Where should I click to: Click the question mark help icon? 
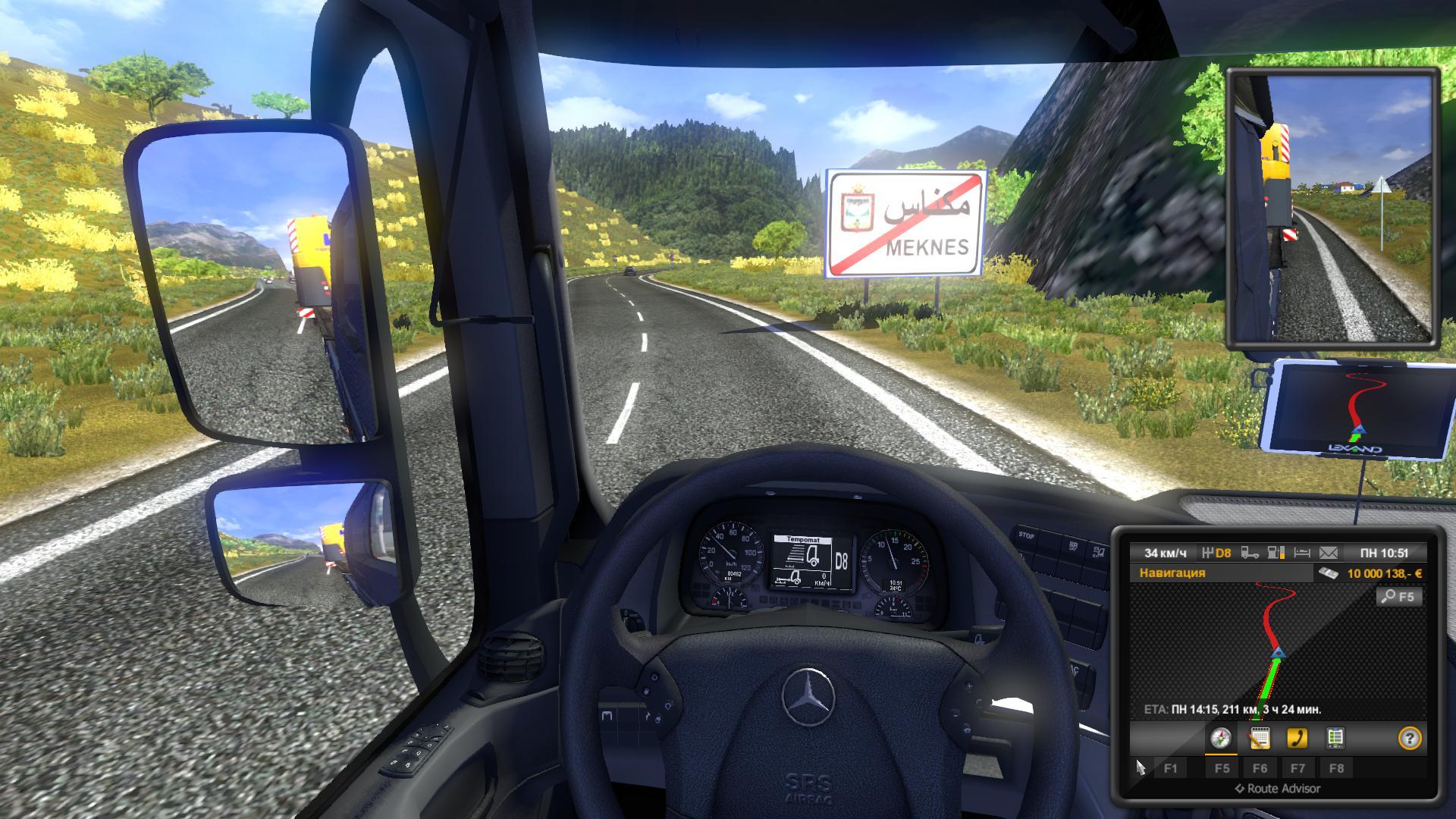tap(1409, 739)
